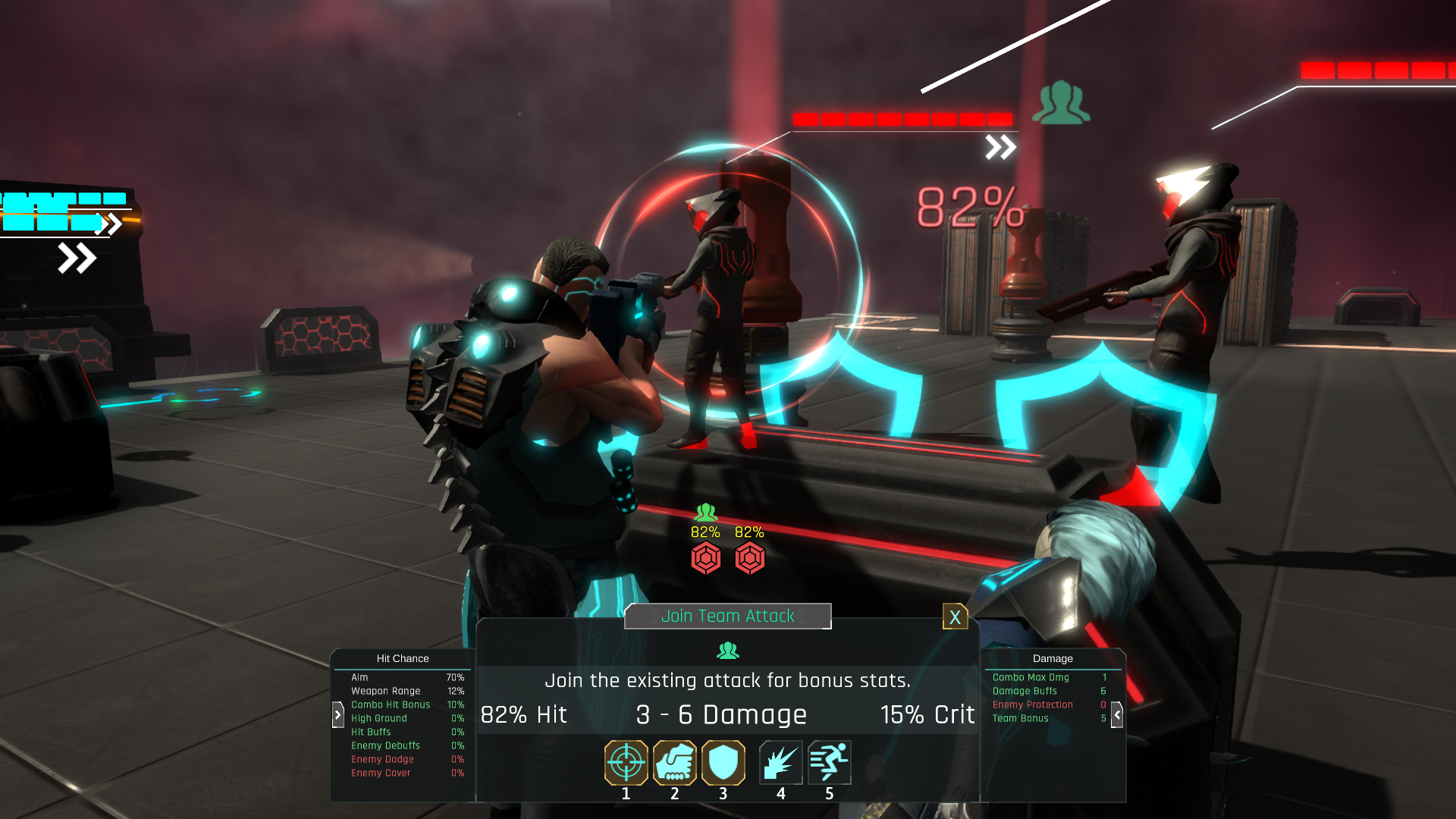
Task: Select the second red hexagon target icon
Action: point(749,558)
